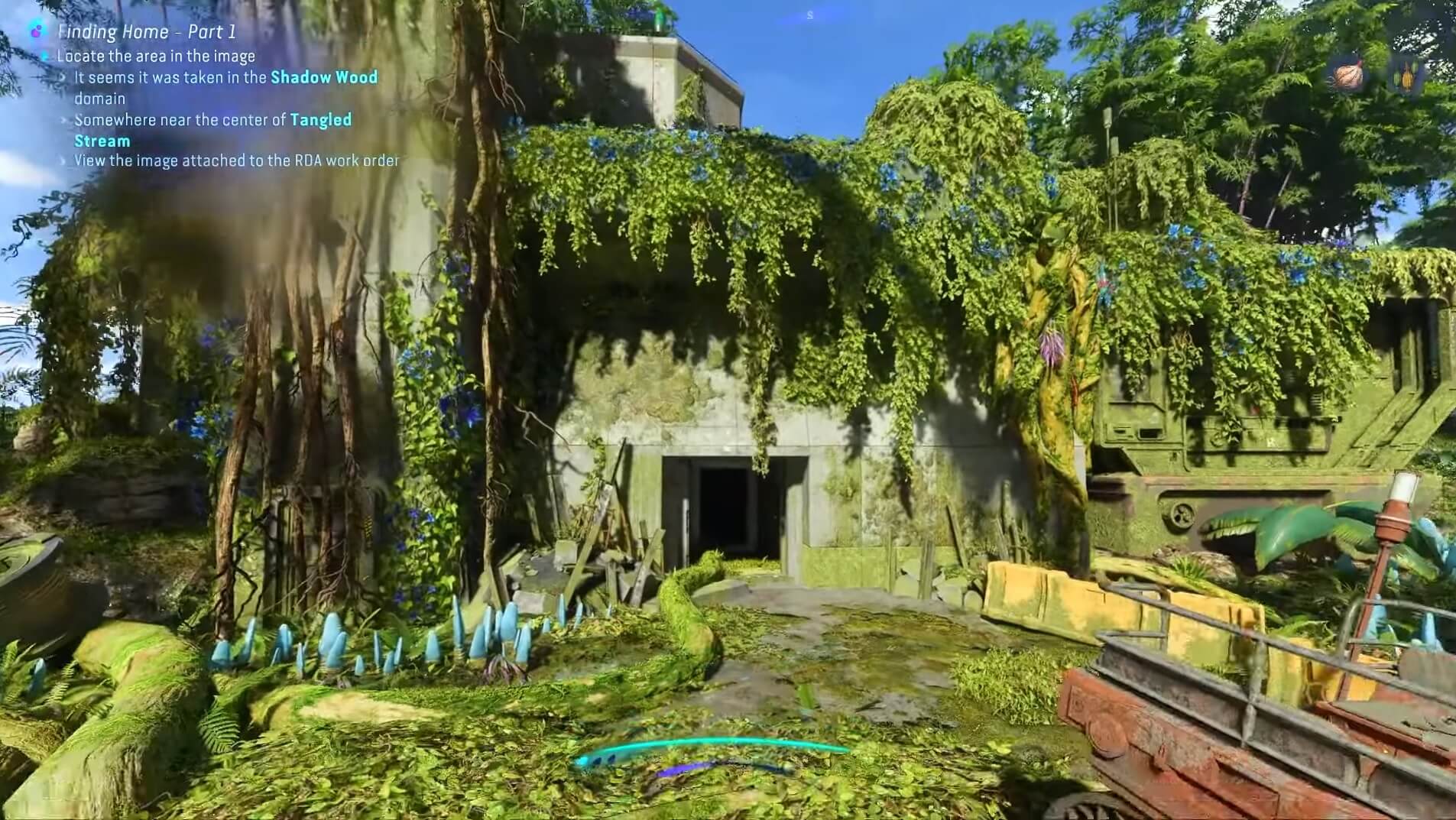The image size is (1456, 820).
Task: Click the Tangled Stream highlighted link
Action: [x=320, y=120]
